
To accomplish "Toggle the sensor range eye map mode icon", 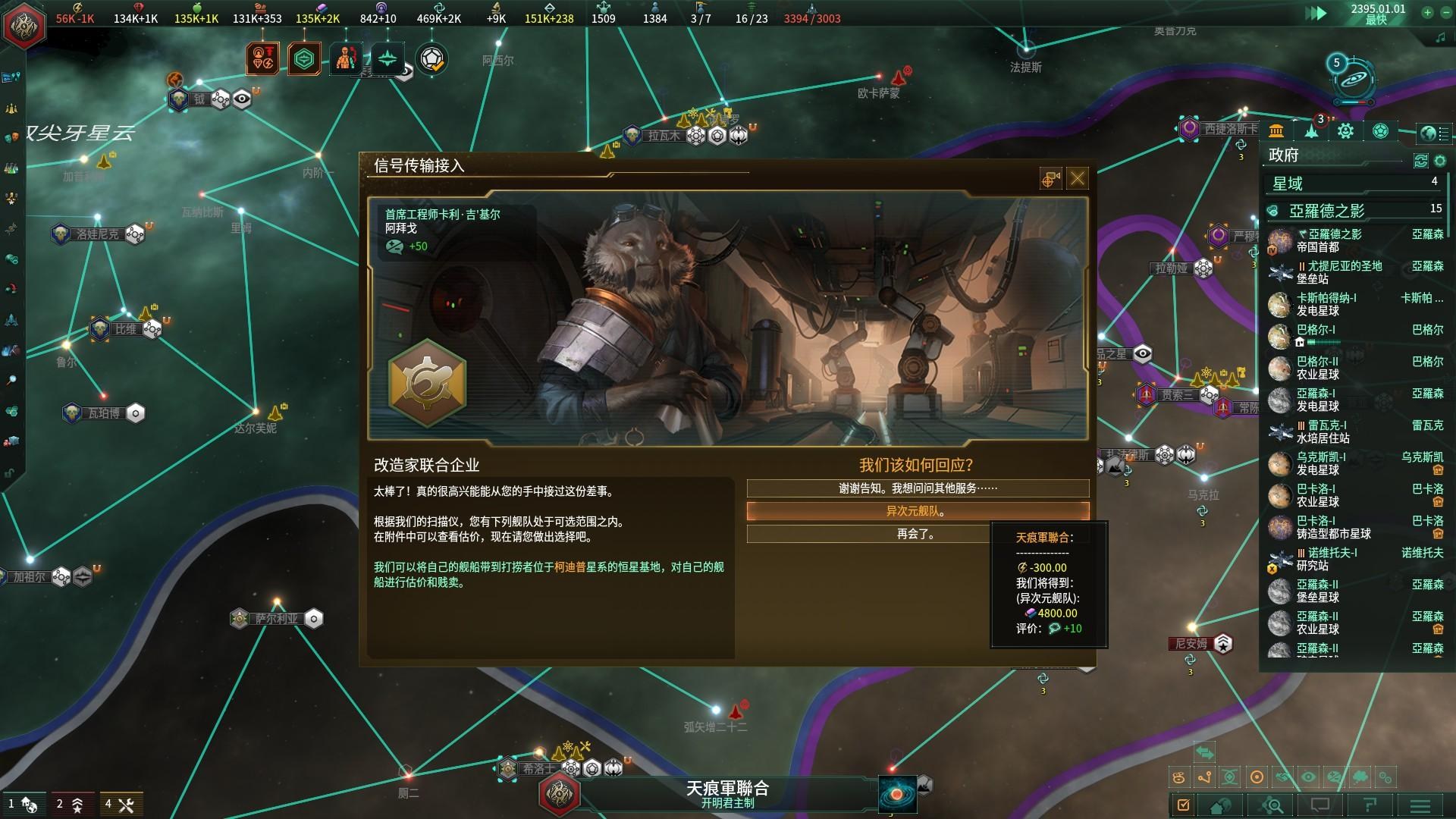I will click(1307, 777).
